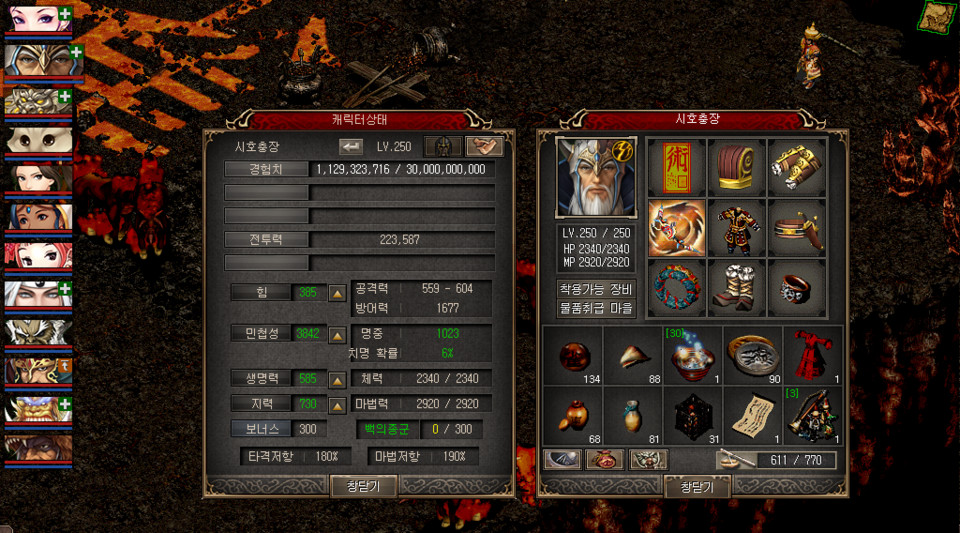Image resolution: width=960 pixels, height=533 pixels.
Task: Pick the scroll item in inventory
Action: [x=752, y=414]
